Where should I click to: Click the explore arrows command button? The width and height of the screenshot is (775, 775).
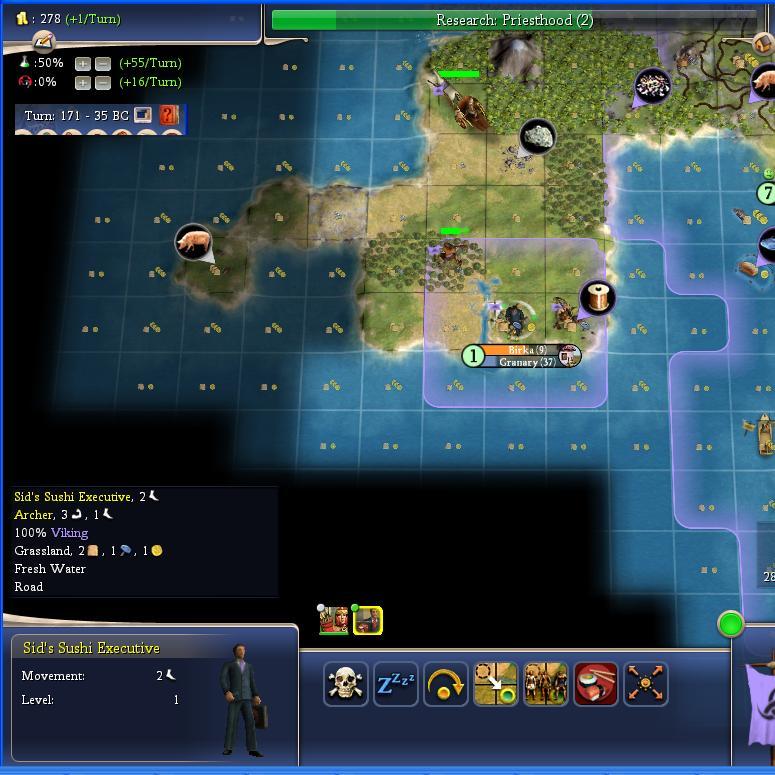[x=645, y=684]
